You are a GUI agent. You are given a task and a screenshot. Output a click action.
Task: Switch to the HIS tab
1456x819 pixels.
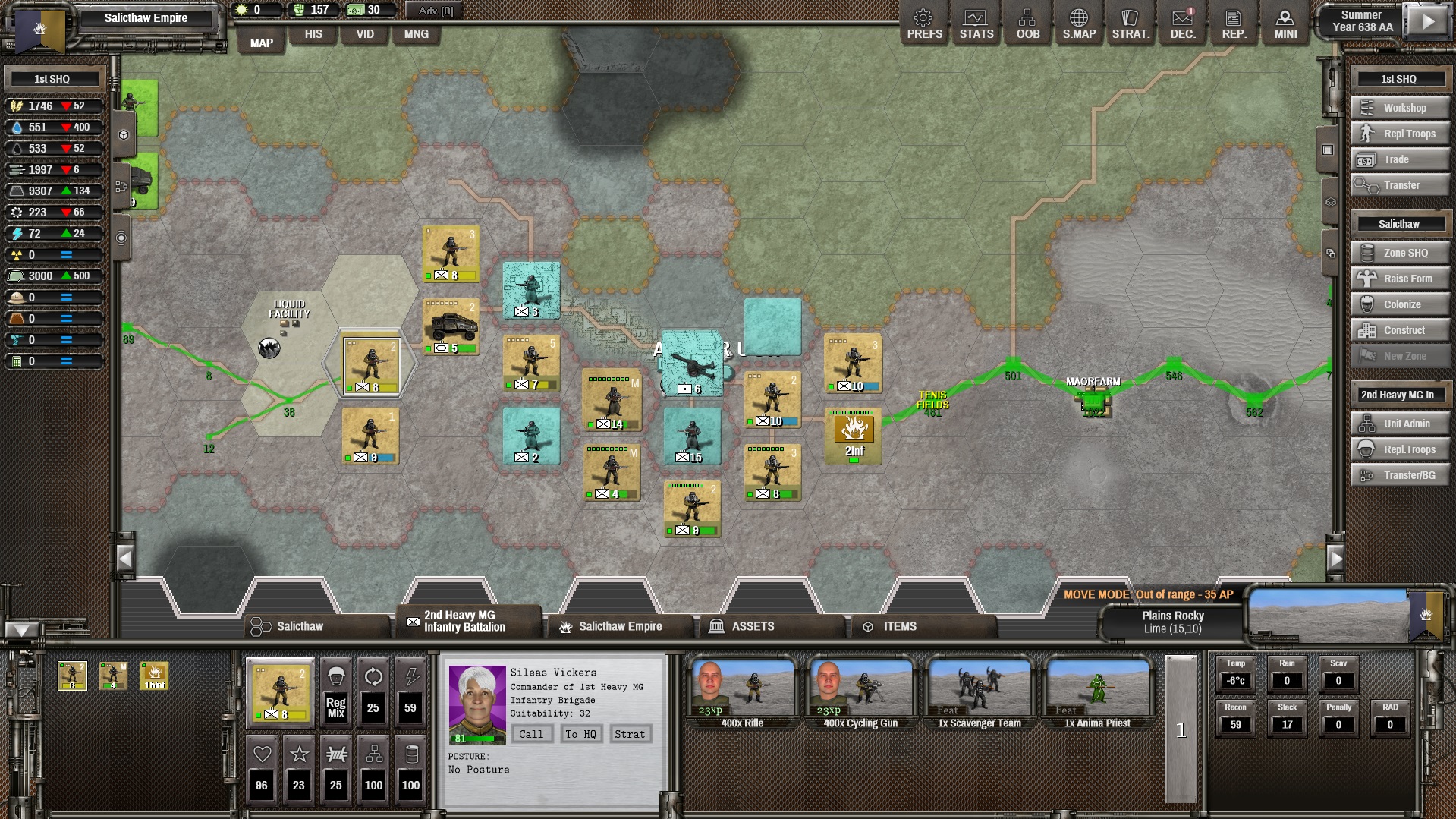313,34
